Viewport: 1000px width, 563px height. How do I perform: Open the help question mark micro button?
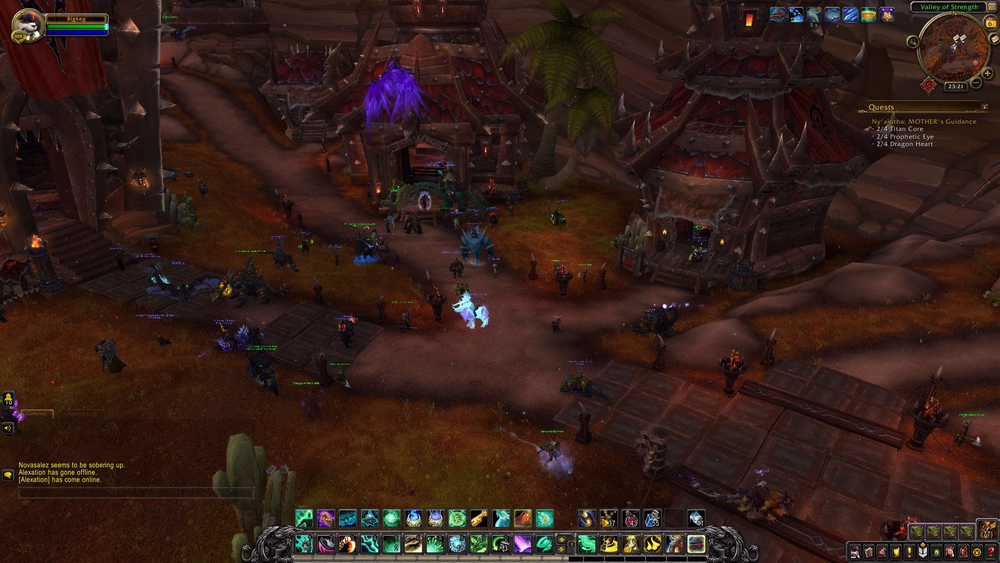(990, 551)
